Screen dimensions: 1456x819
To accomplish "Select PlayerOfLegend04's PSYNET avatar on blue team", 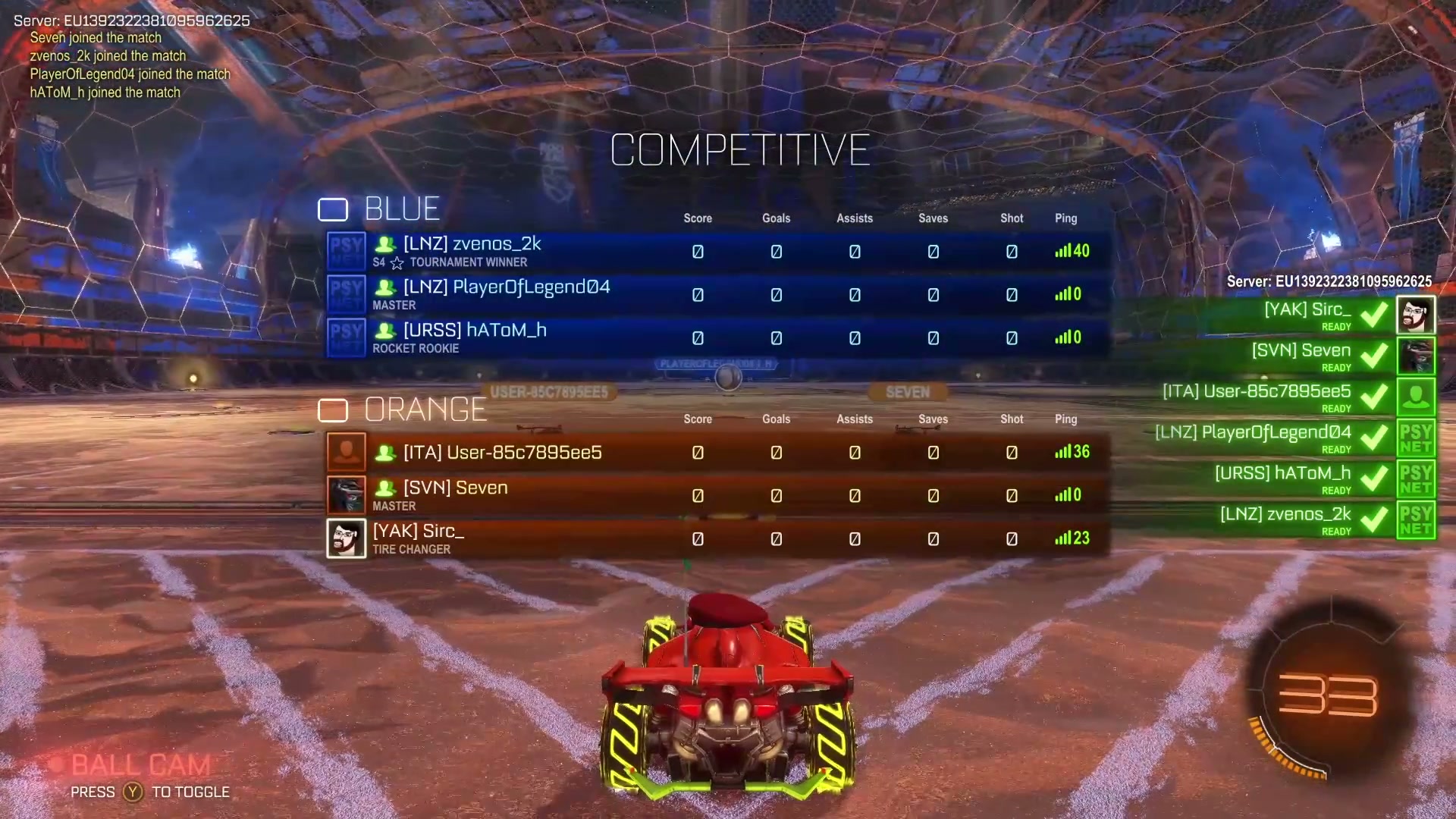I will (346, 294).
